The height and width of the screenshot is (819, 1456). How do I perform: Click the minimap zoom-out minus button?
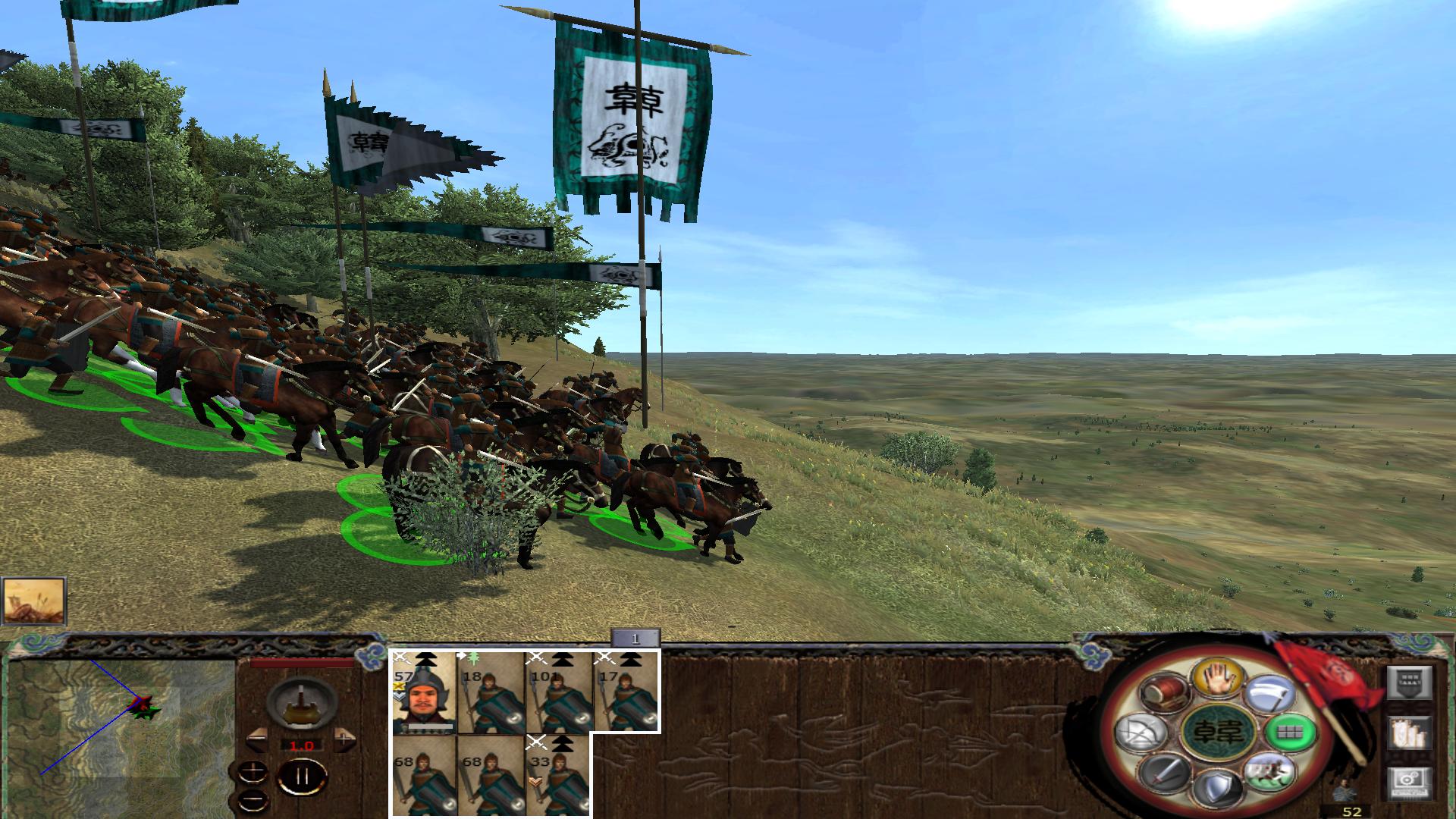[x=253, y=801]
